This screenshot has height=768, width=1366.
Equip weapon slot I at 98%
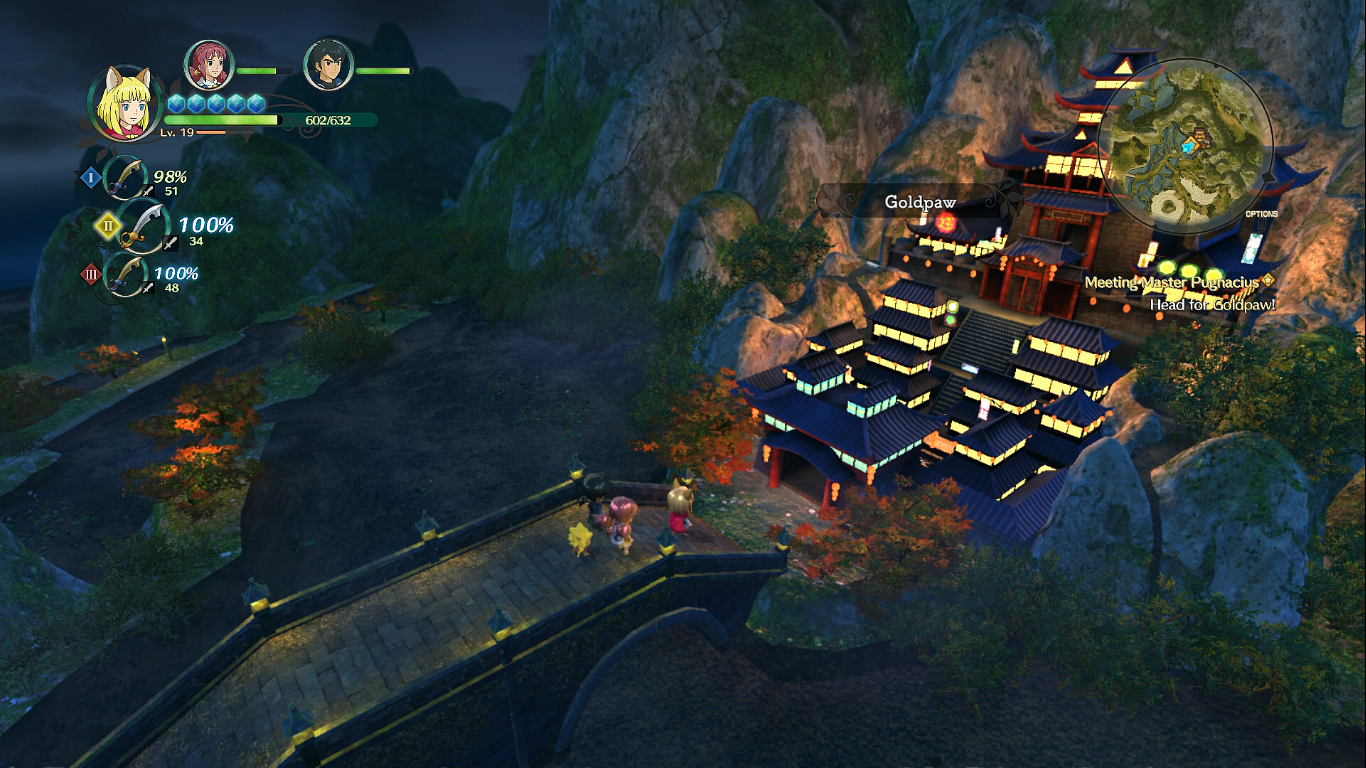click(x=127, y=179)
